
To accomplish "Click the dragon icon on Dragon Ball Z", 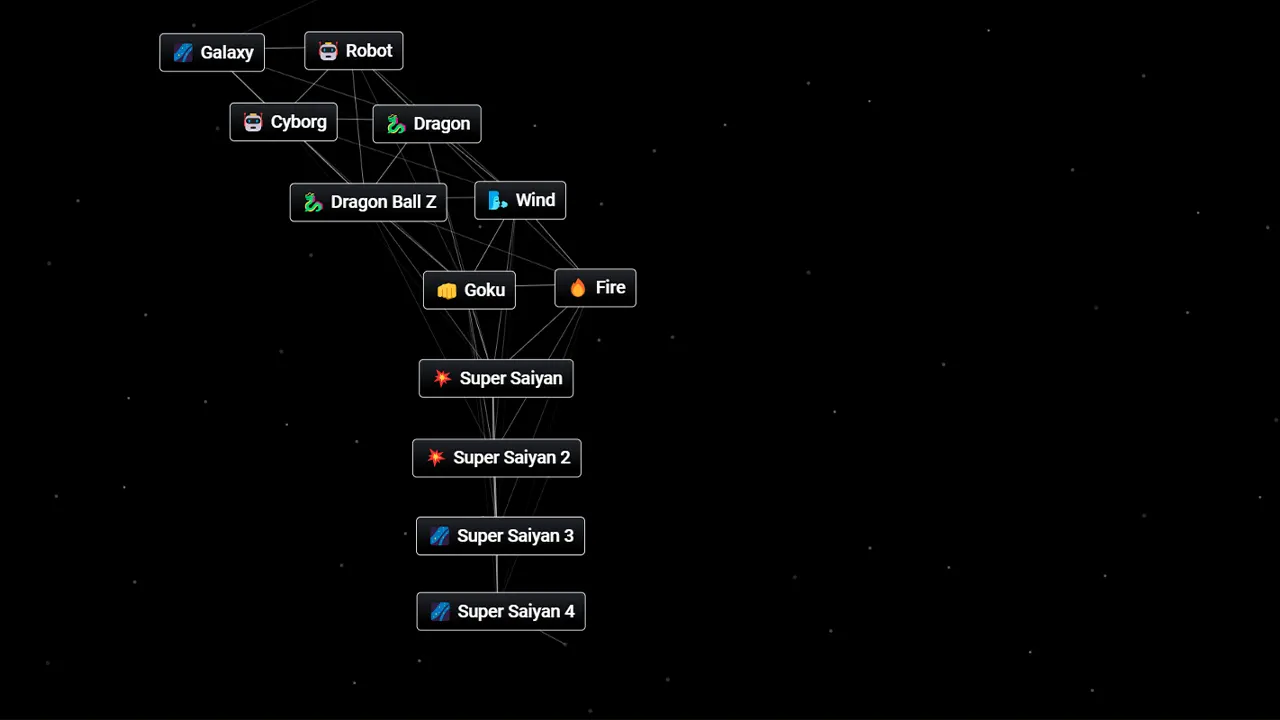I will (311, 201).
